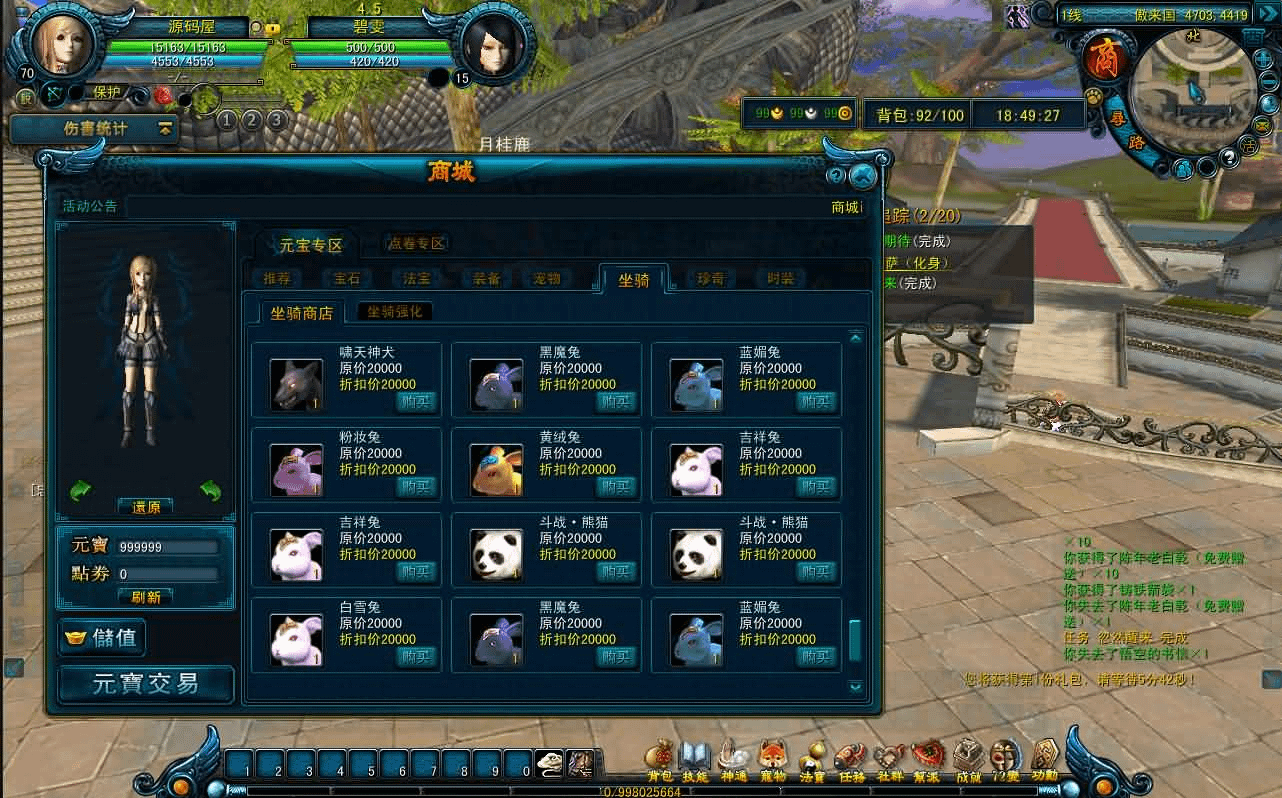The width and height of the screenshot is (1282, 798).
Task: Click the 白雪兔 mount icon
Action: tap(296, 640)
